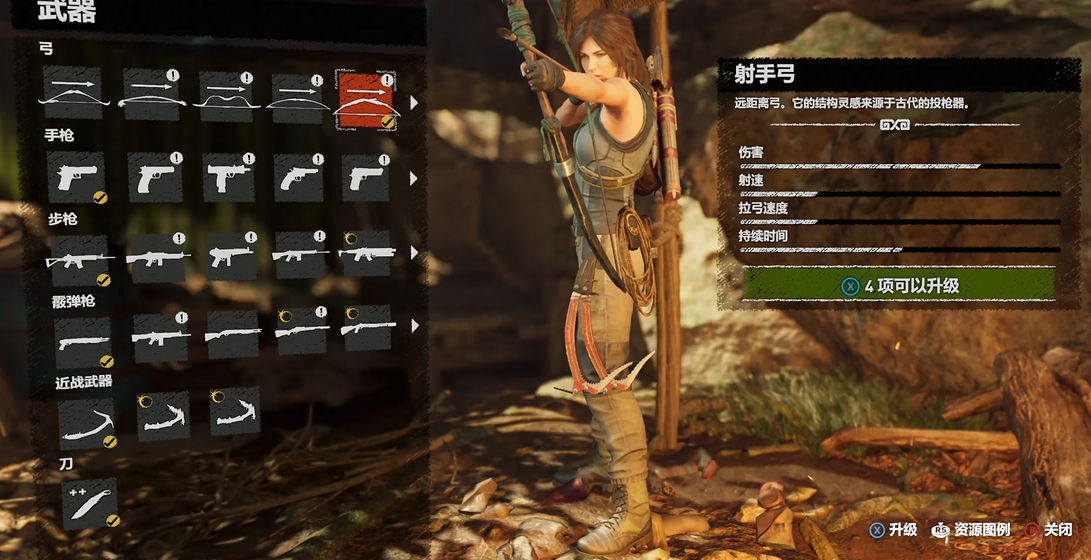Open the green 4 项可以升级 upgrade bar
1091x560 pixels.
click(898, 285)
